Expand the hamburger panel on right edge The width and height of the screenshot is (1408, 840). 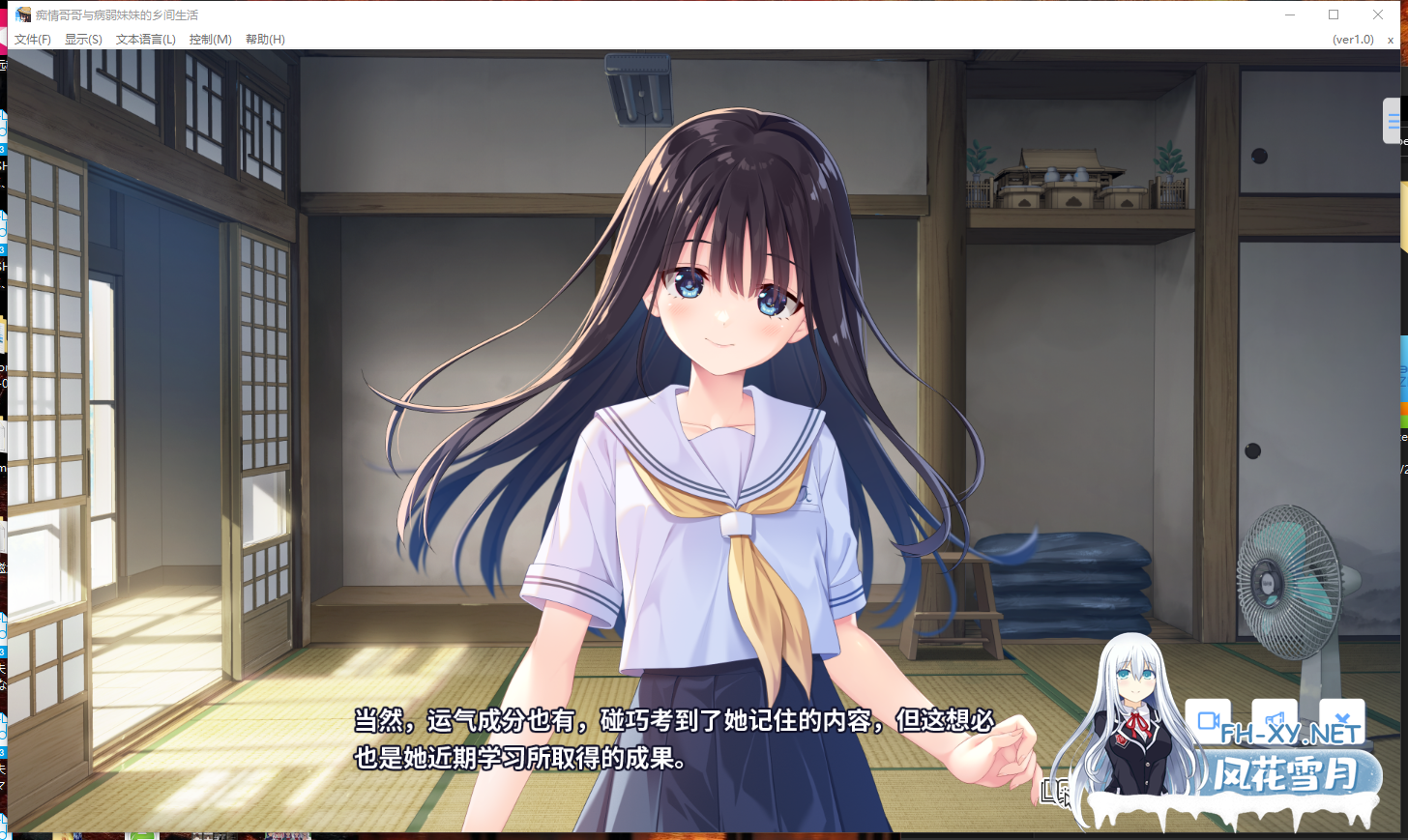click(x=1393, y=121)
